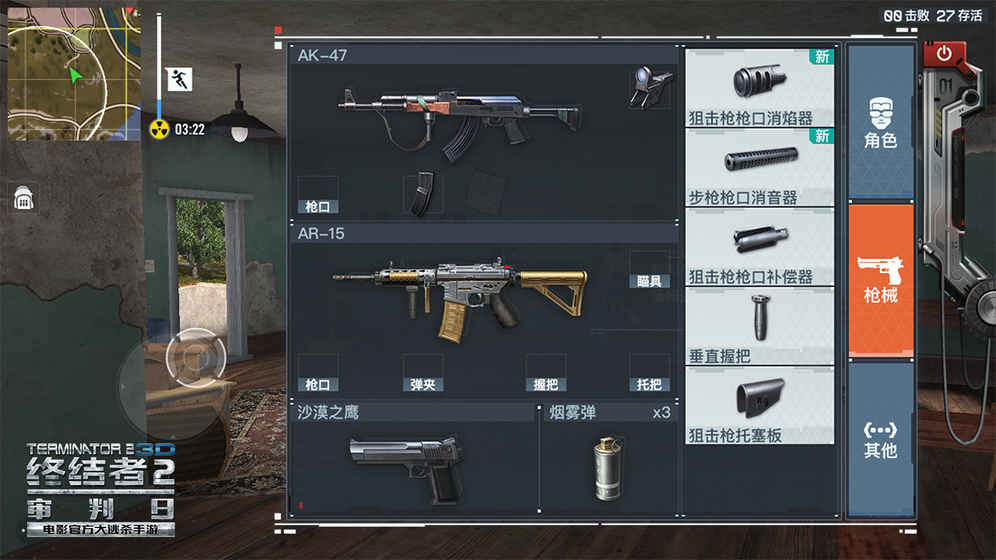Choose the AR-15 rifle slot
The image size is (996, 560).
click(x=460, y=297)
